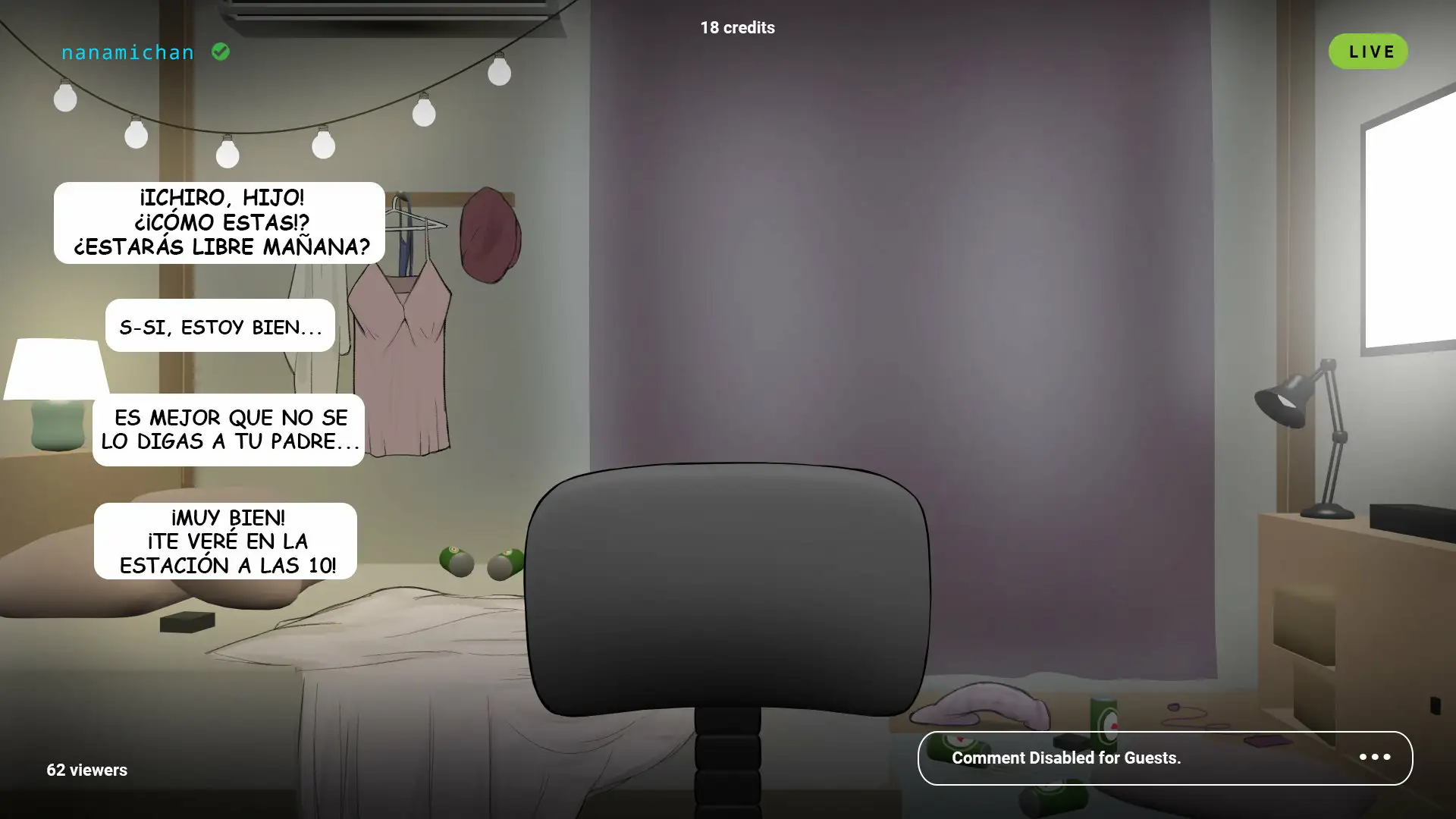Click the green LIVE badge
Image resolution: width=1456 pixels, height=819 pixels.
pos(1368,52)
